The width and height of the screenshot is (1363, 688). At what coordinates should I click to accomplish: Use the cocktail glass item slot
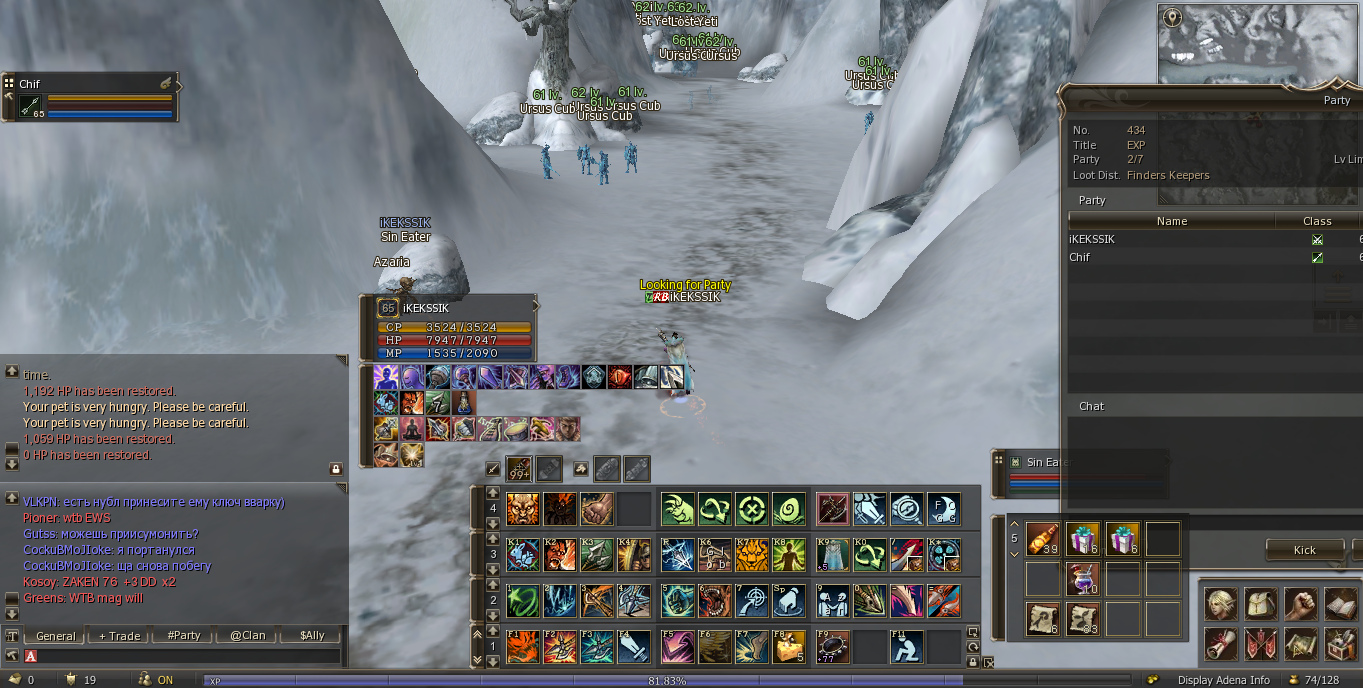tap(1082, 579)
